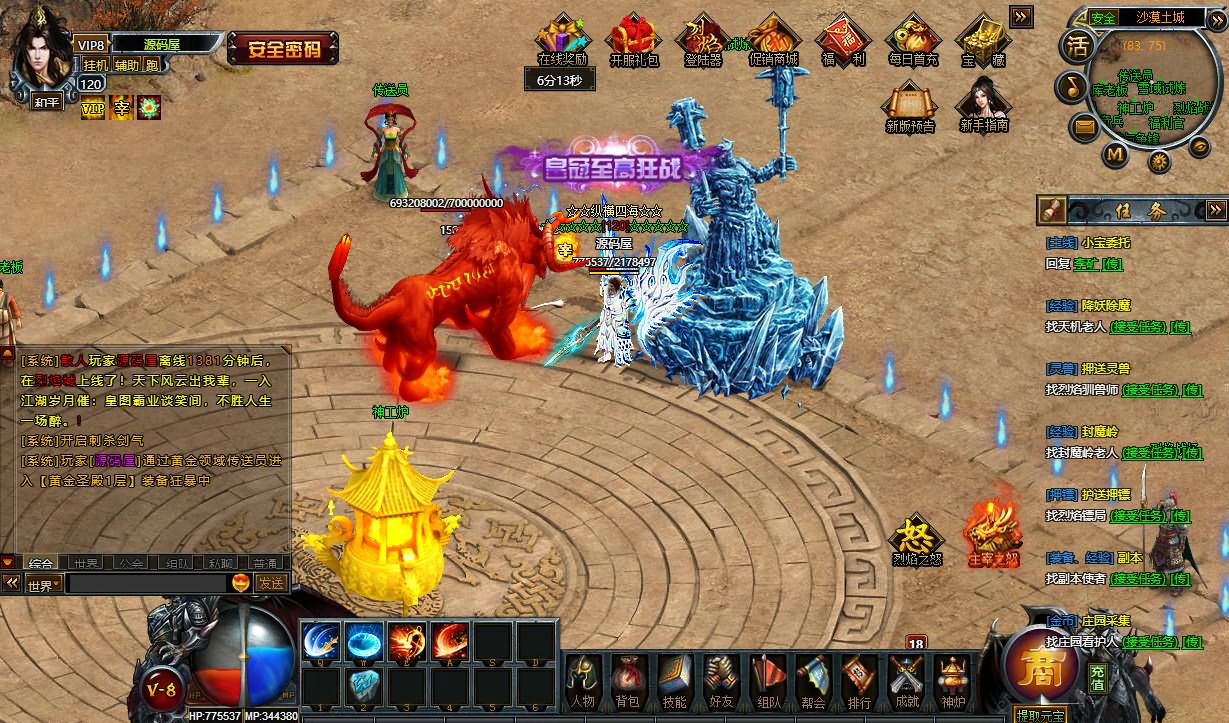Send chat message with 发送 button
The width and height of the screenshot is (1229, 723).
[271, 583]
